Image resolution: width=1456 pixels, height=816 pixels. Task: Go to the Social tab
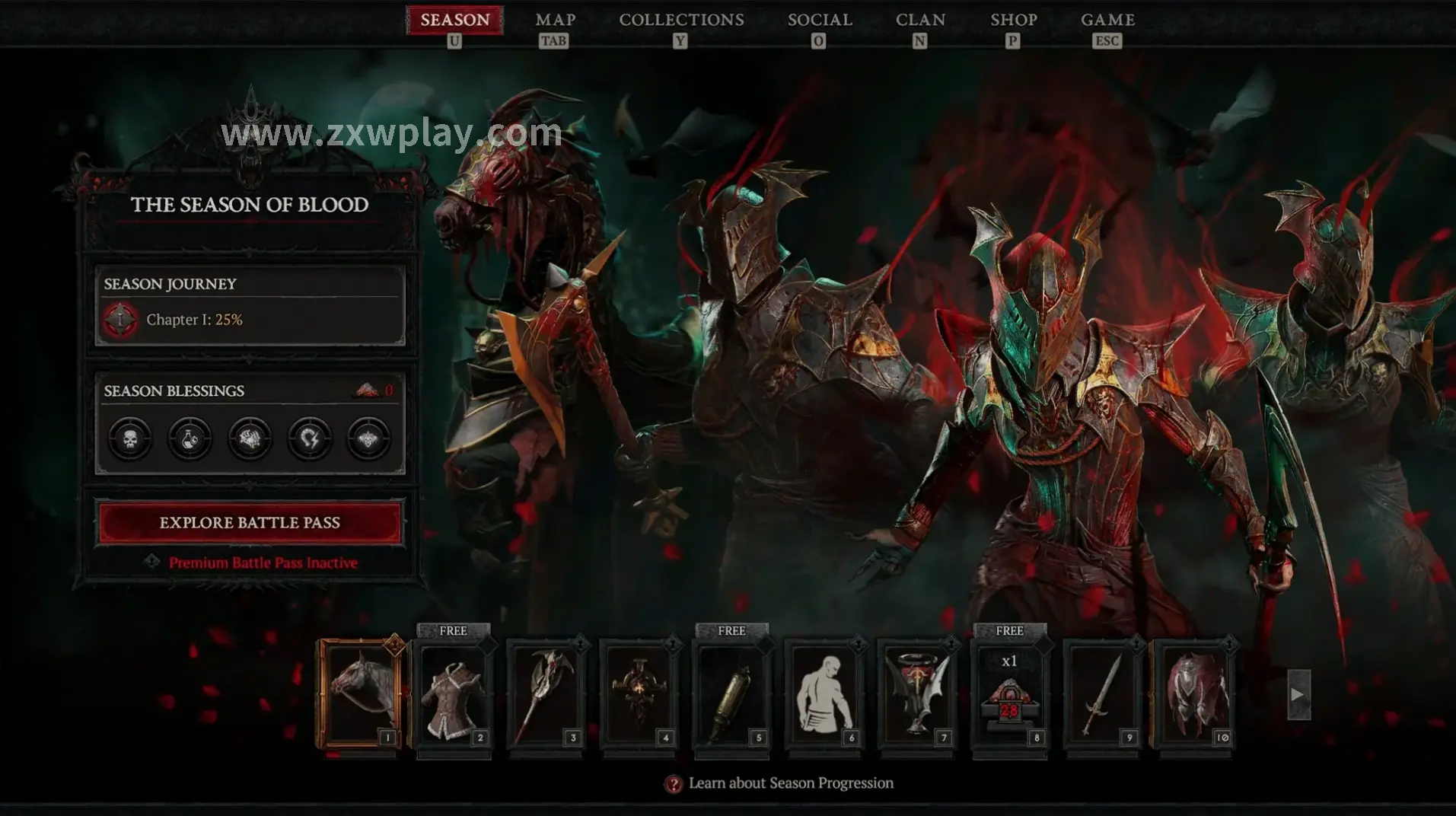pos(820,21)
